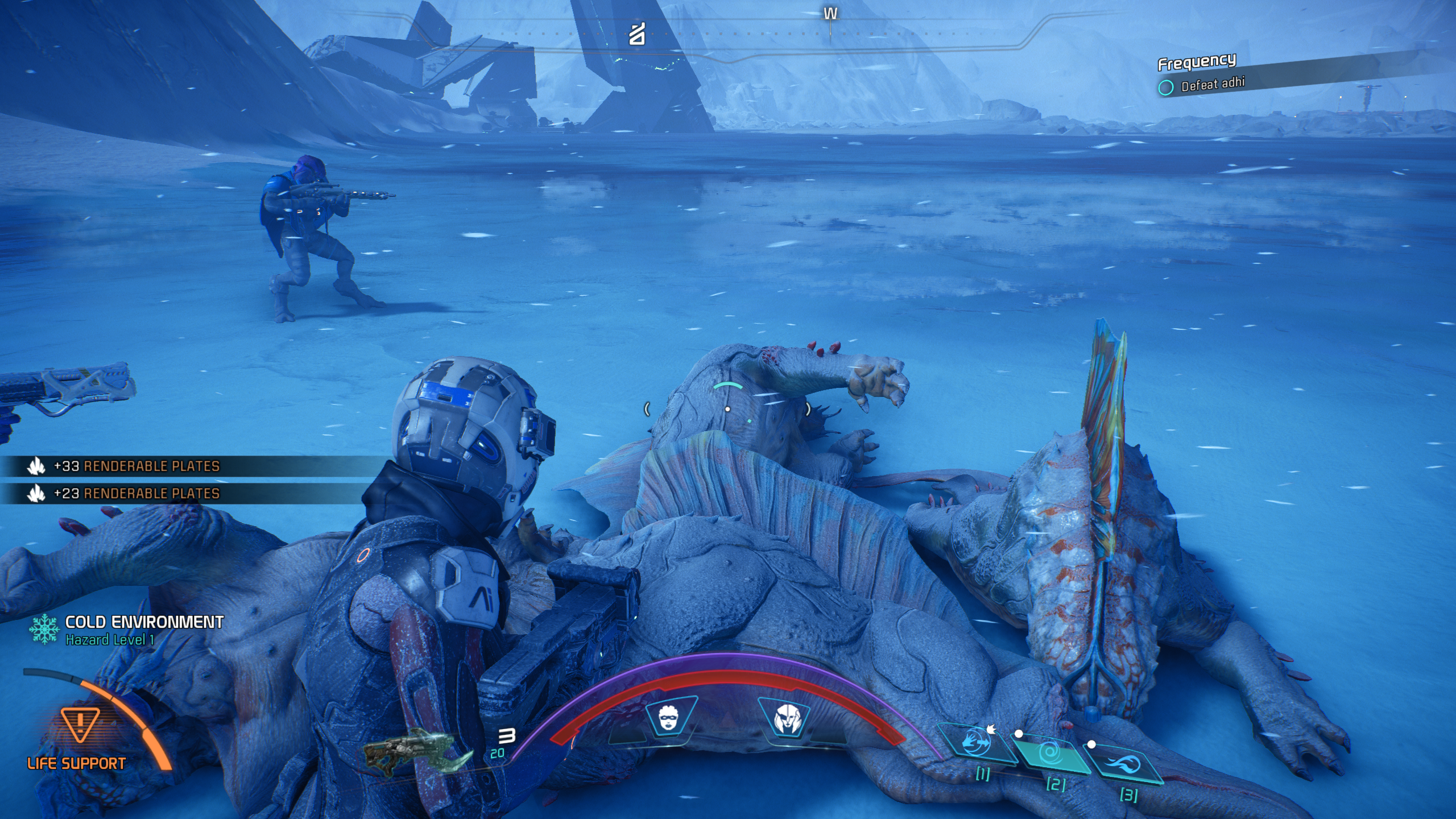The height and width of the screenshot is (819, 1456).
Task: Select the asari squadmate portrait
Action: 669,719
